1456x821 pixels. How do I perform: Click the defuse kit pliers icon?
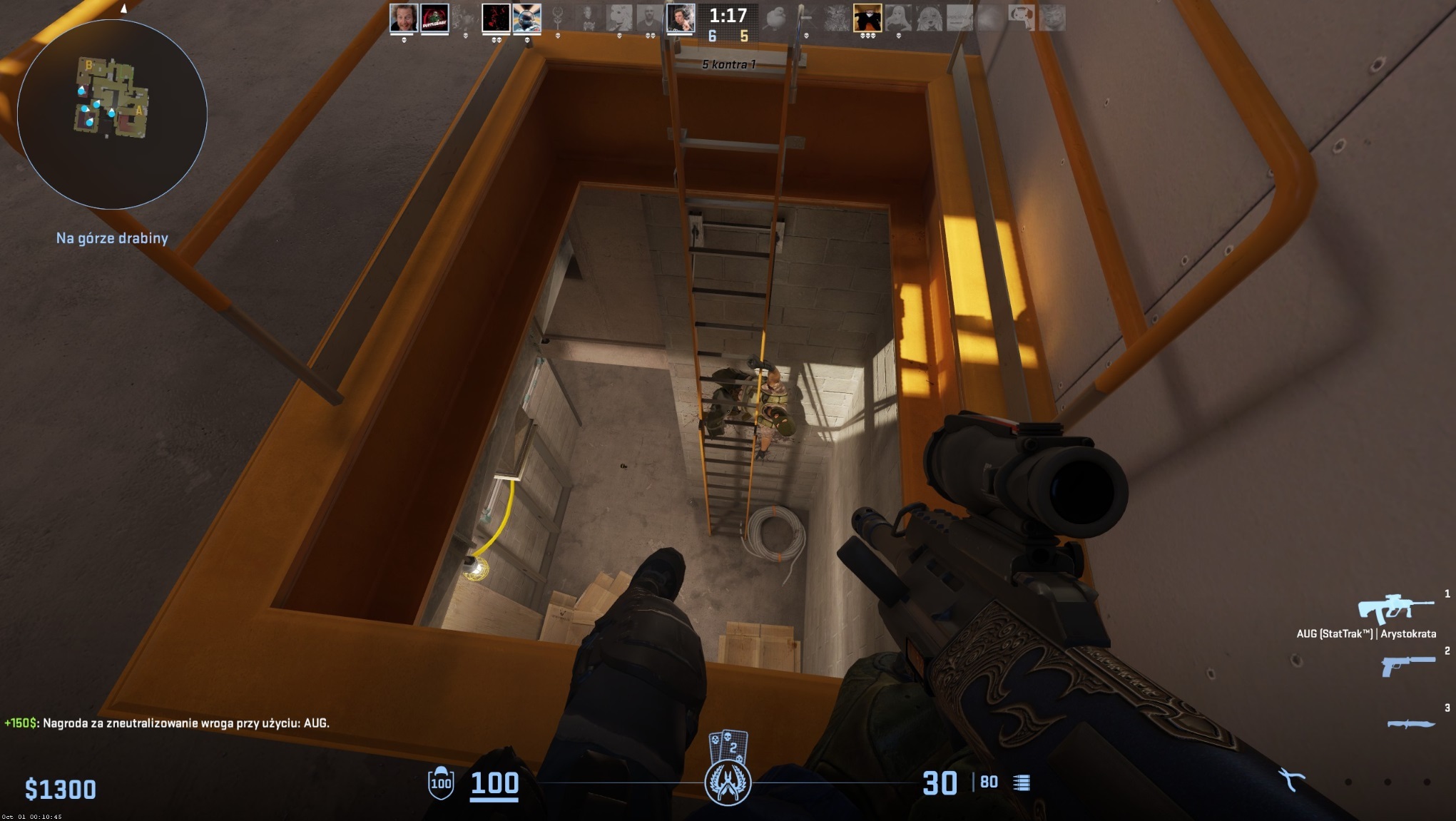click(1290, 779)
